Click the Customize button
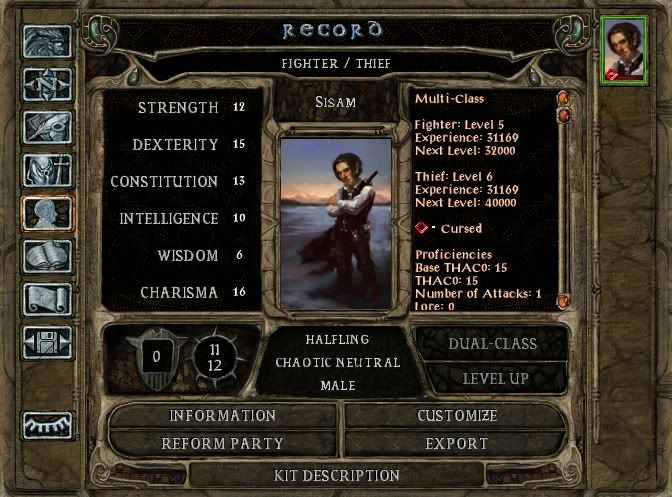The image size is (672, 497). click(x=457, y=416)
